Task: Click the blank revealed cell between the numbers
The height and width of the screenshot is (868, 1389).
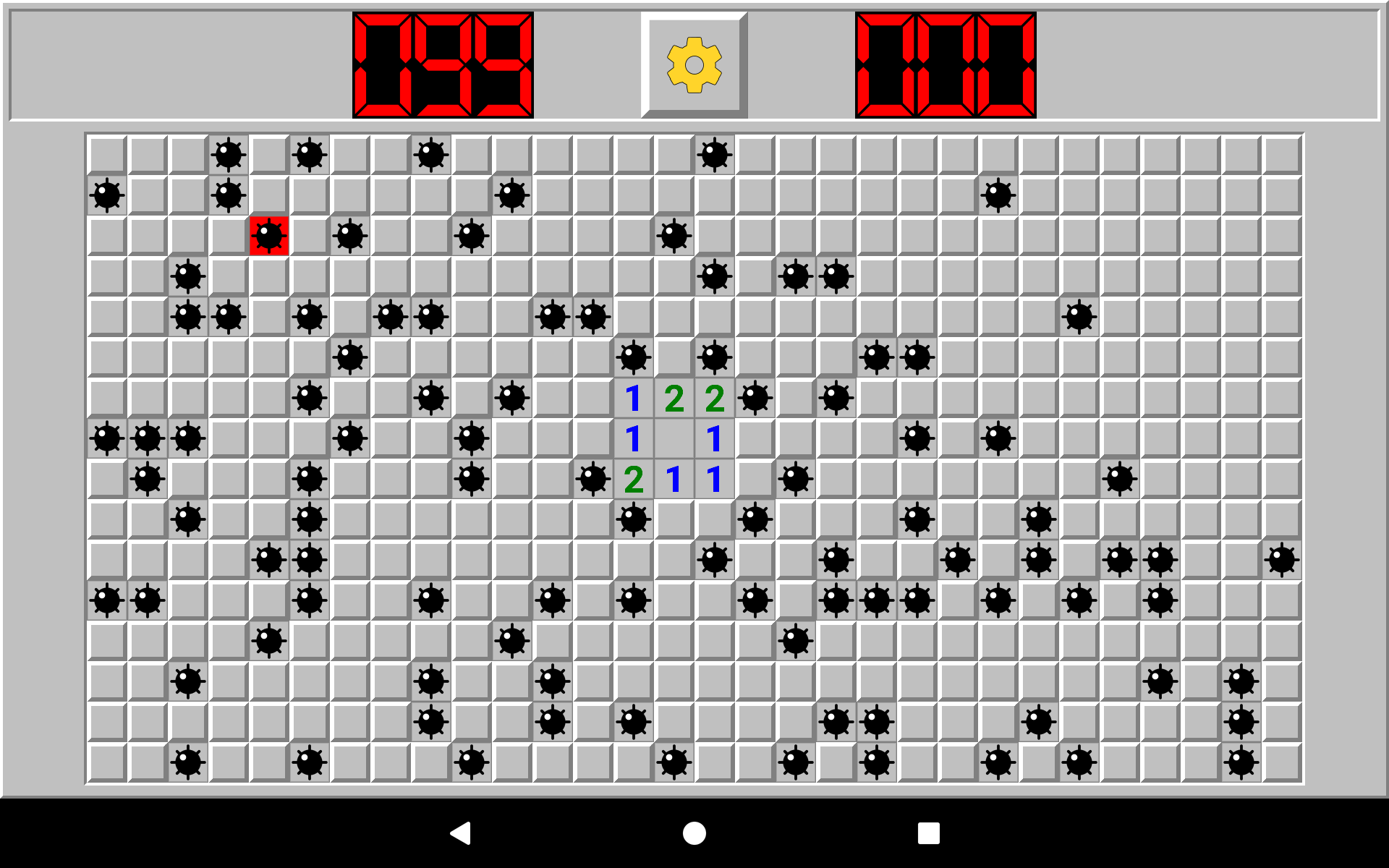Action: point(674,437)
